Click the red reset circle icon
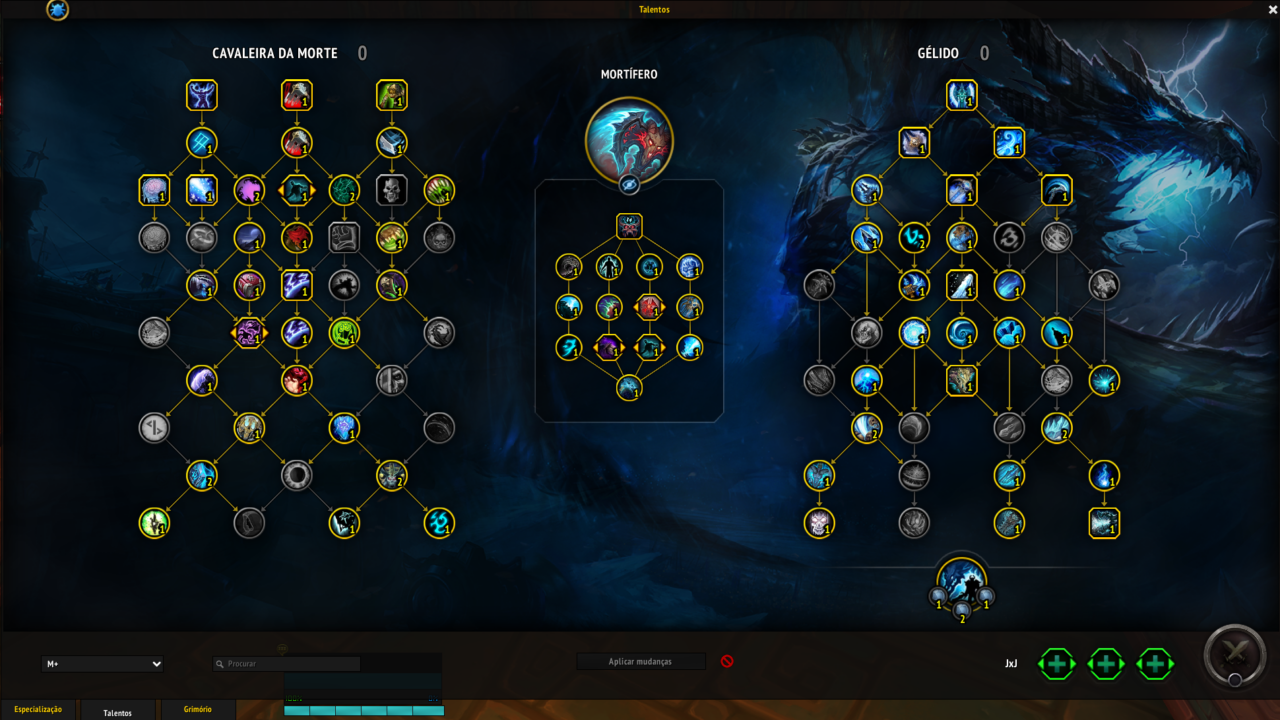The height and width of the screenshot is (720, 1280). pyautogui.click(x=727, y=661)
